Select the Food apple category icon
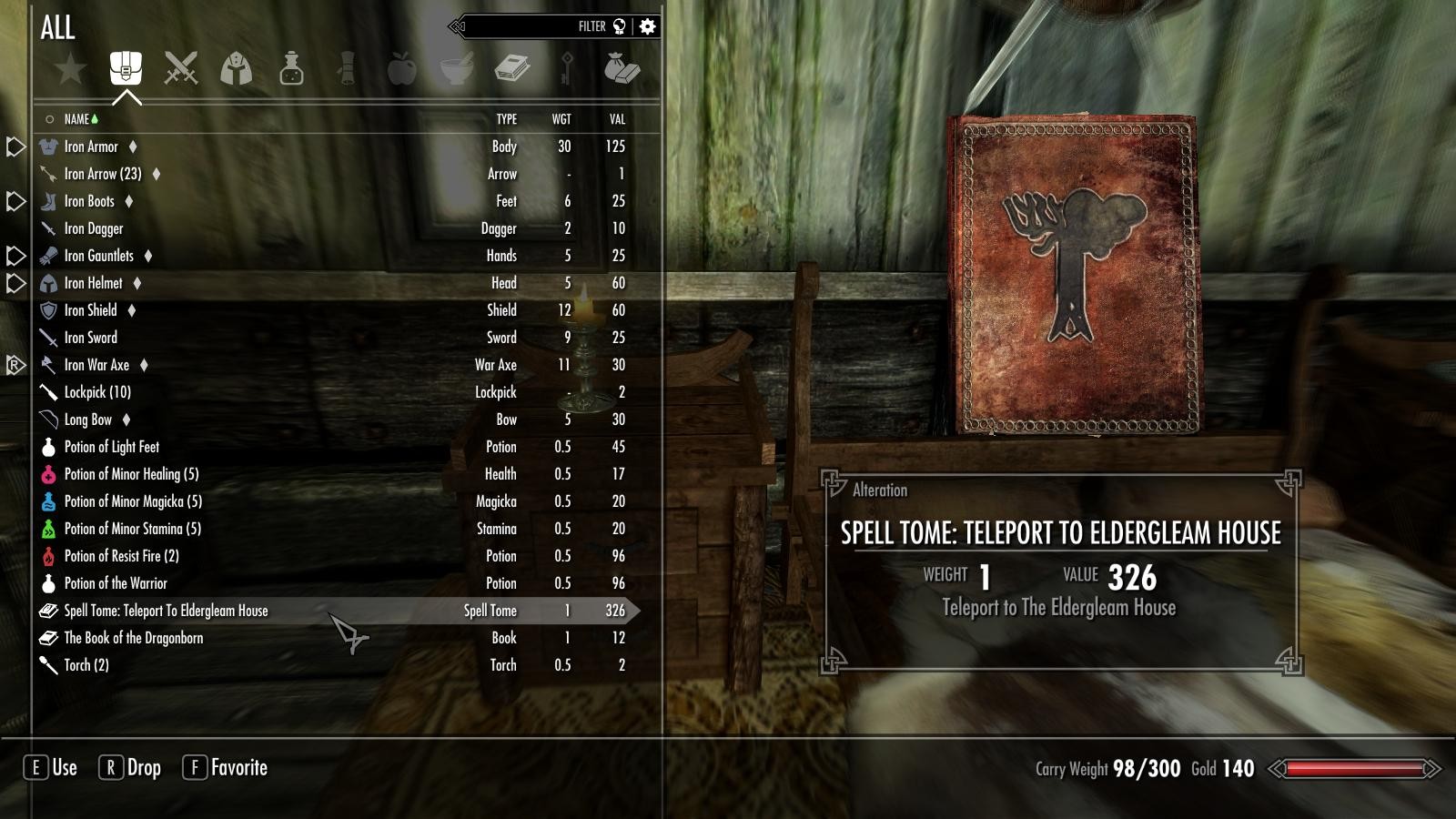Screen dimensions: 1456x819 coord(403,68)
